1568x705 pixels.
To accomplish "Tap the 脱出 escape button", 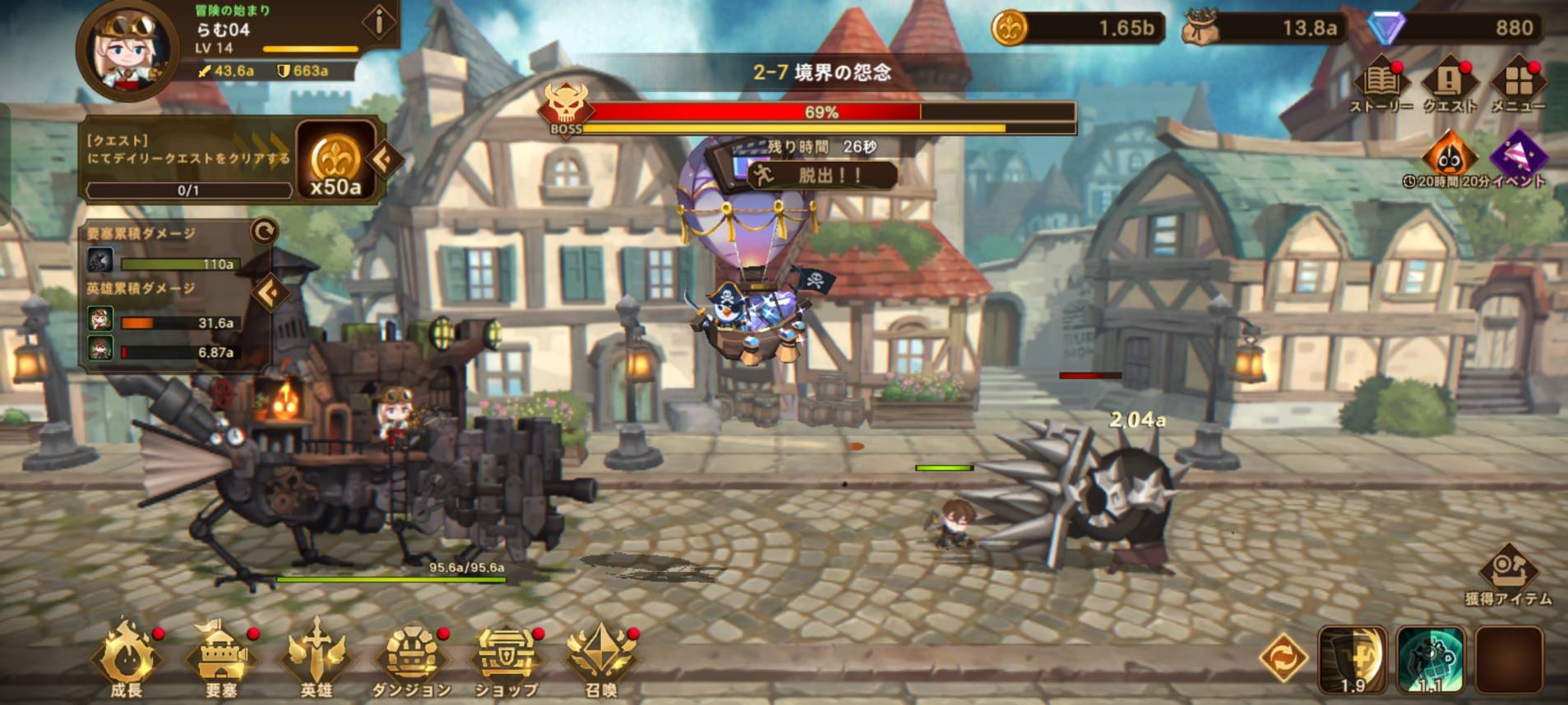I will point(822,175).
